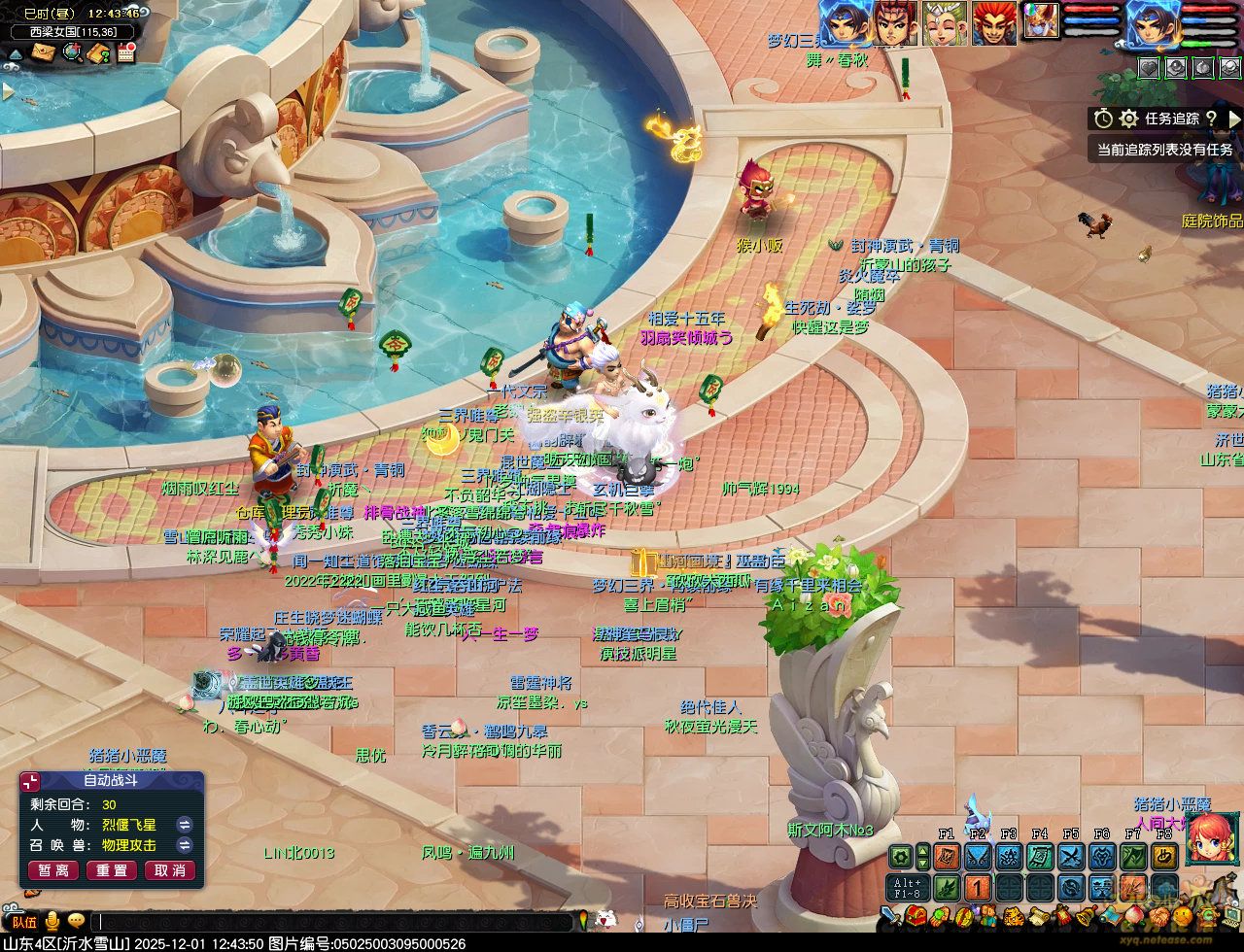Open the world map globe icon
The image size is (1244, 952).
(72, 52)
